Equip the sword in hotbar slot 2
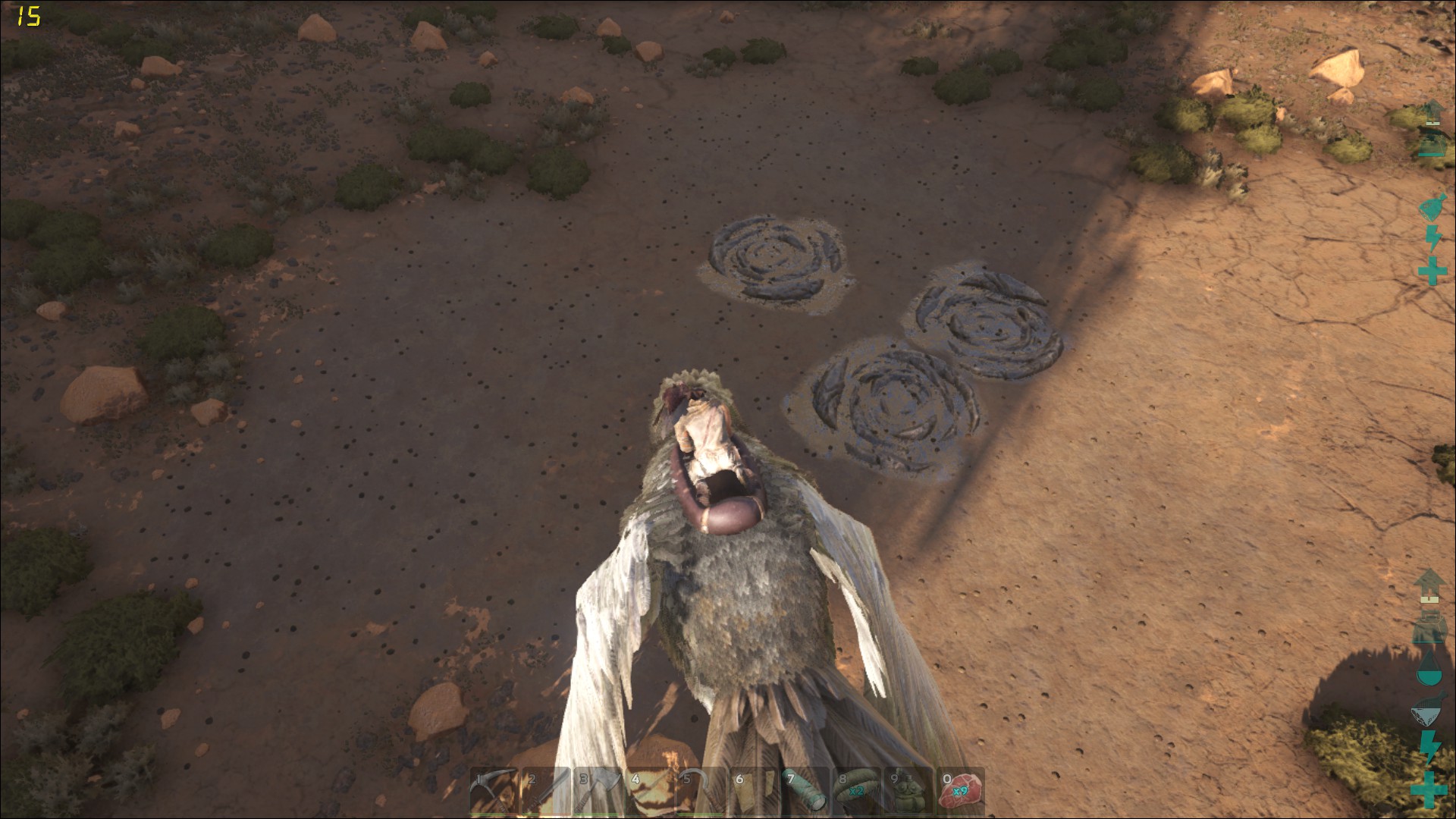This screenshot has width=1456, height=819. point(545,792)
